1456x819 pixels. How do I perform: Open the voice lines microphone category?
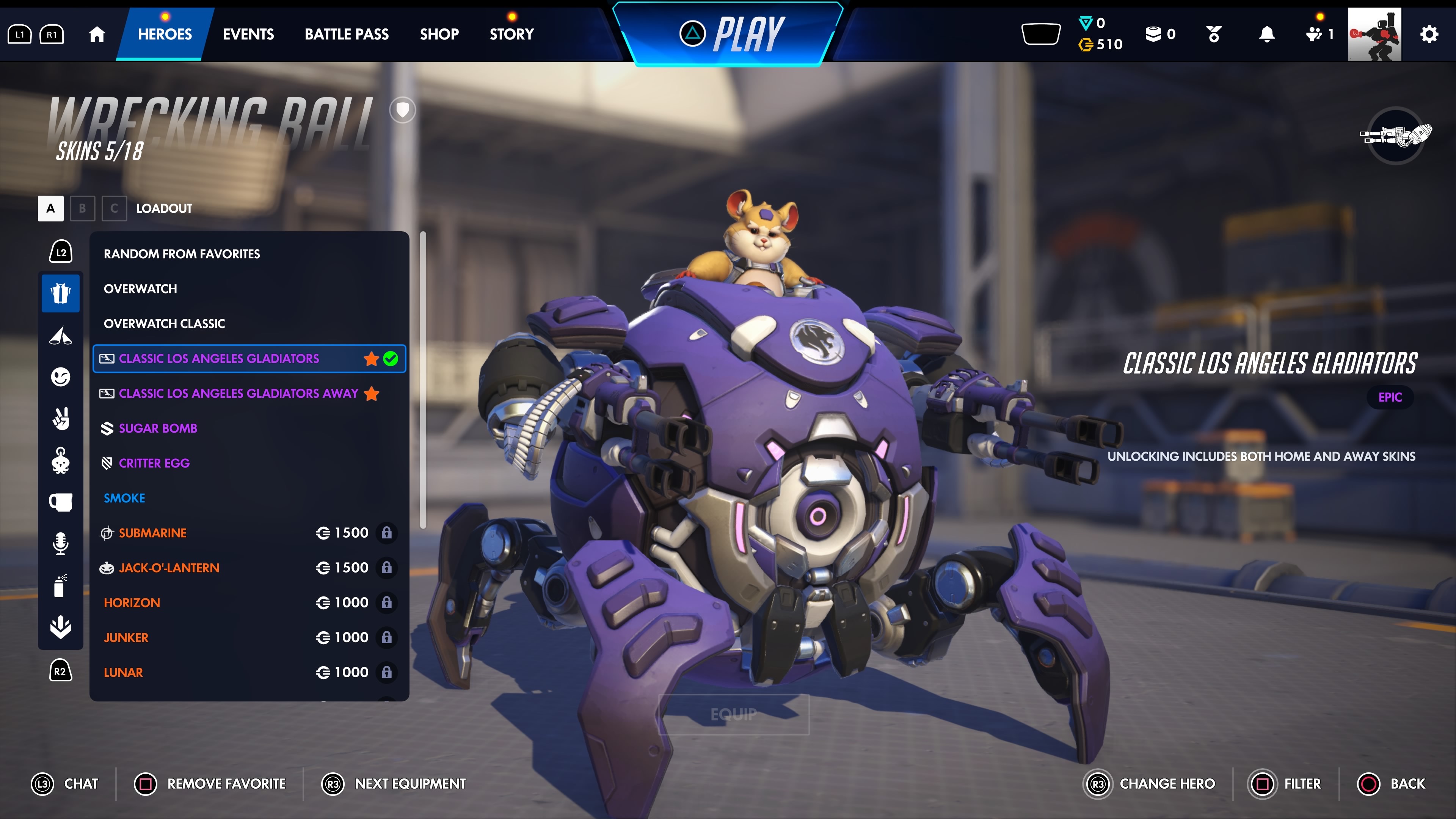point(61,543)
